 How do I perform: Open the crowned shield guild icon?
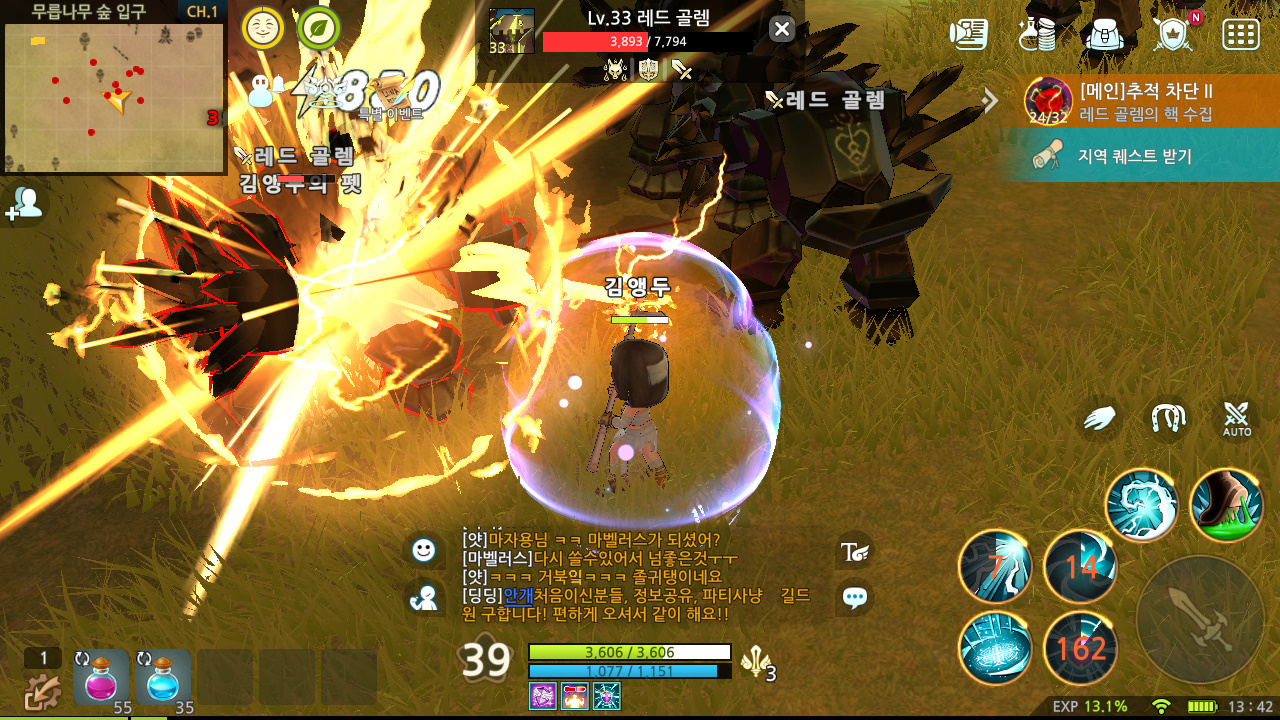coord(1172,33)
